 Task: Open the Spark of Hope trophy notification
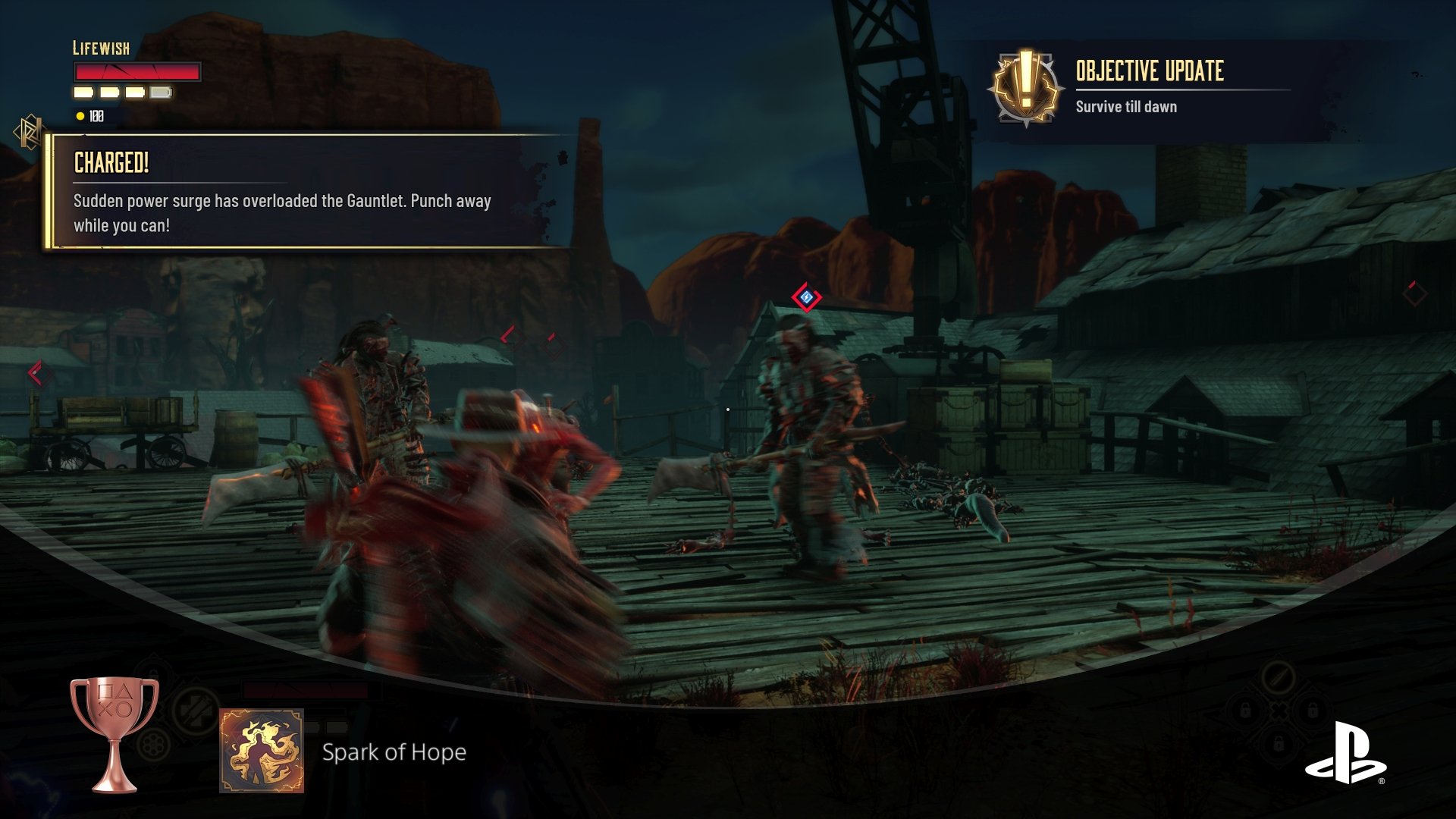394,752
